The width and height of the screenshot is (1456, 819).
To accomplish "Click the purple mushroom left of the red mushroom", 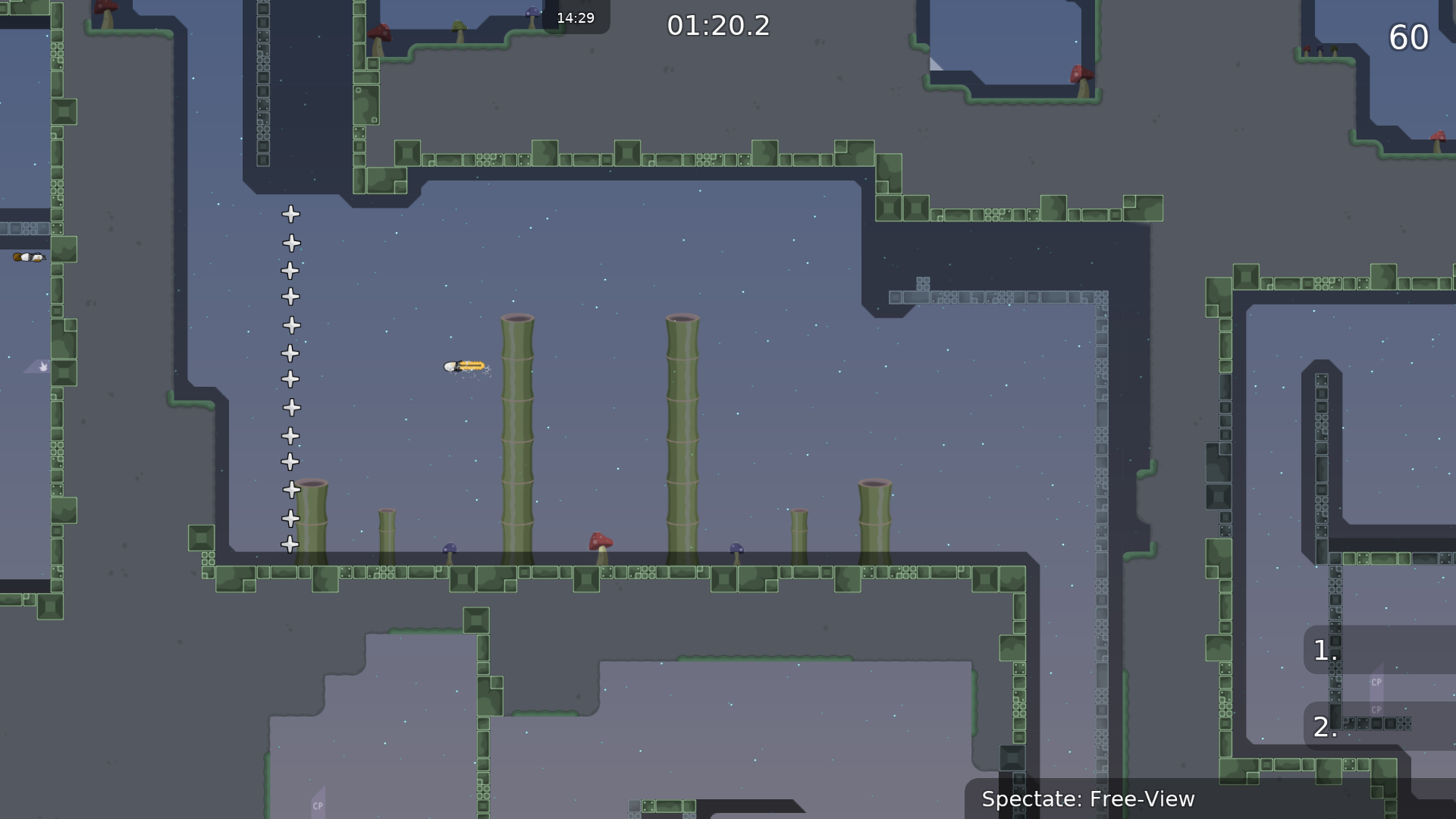I will click(450, 548).
